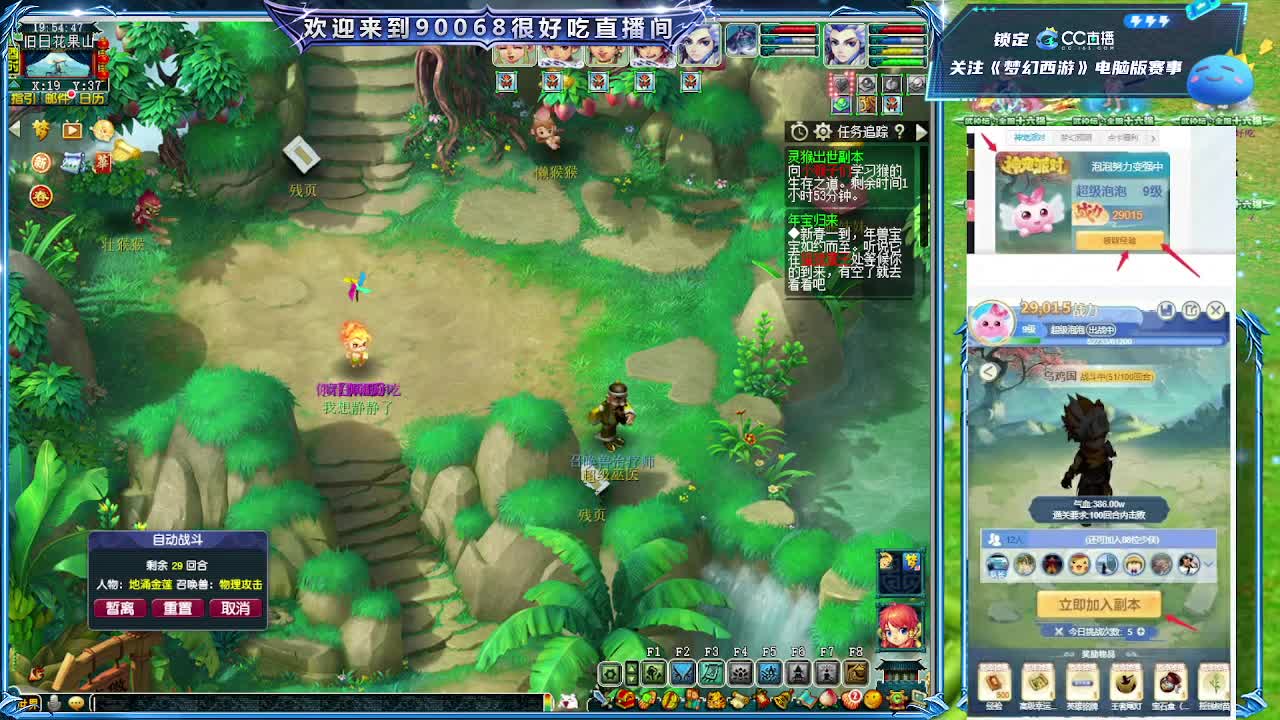Open the system settings gear on bottom toolbar

pos(610,671)
